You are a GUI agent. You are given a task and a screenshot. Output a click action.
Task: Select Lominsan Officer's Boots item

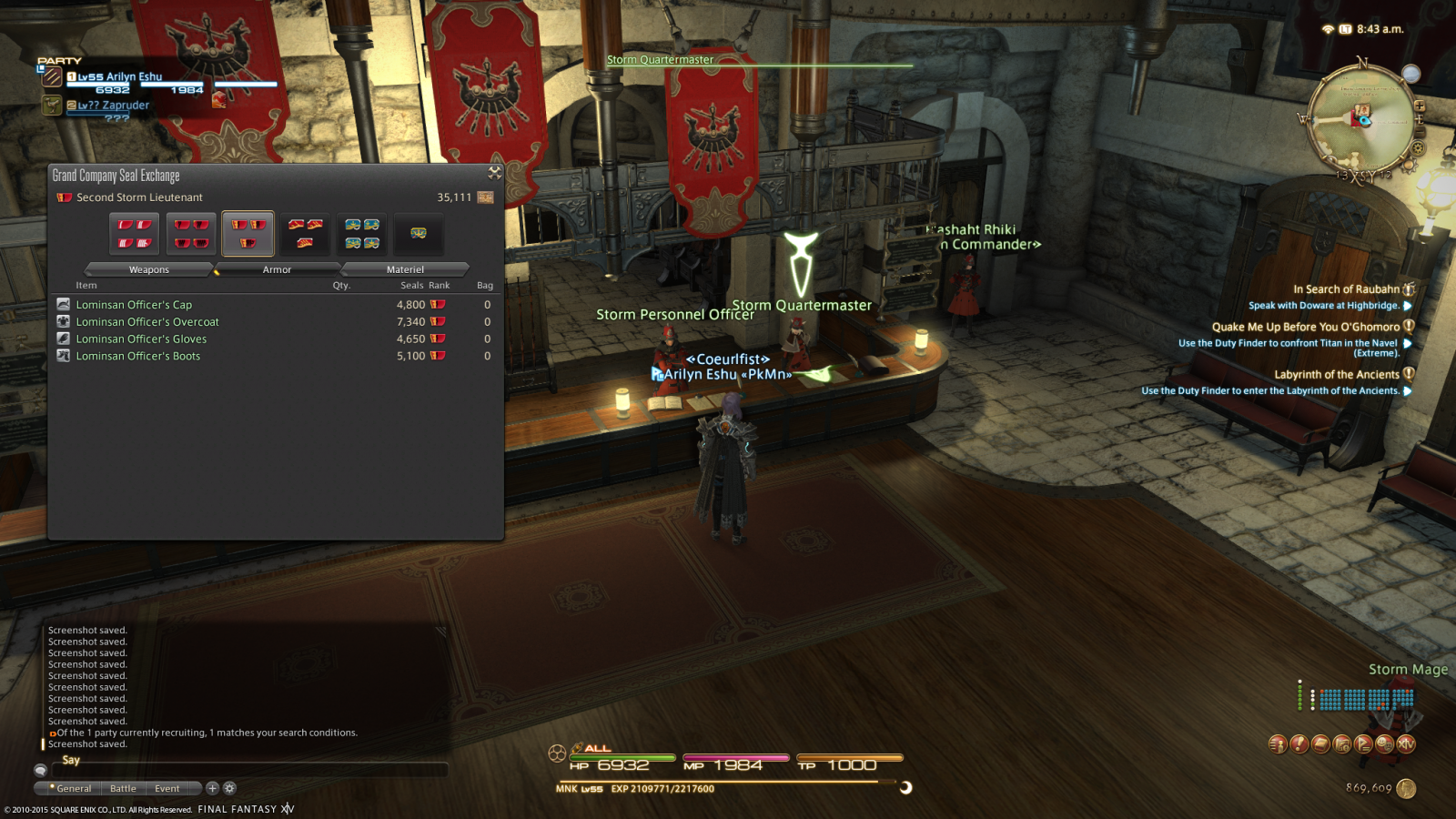click(138, 357)
